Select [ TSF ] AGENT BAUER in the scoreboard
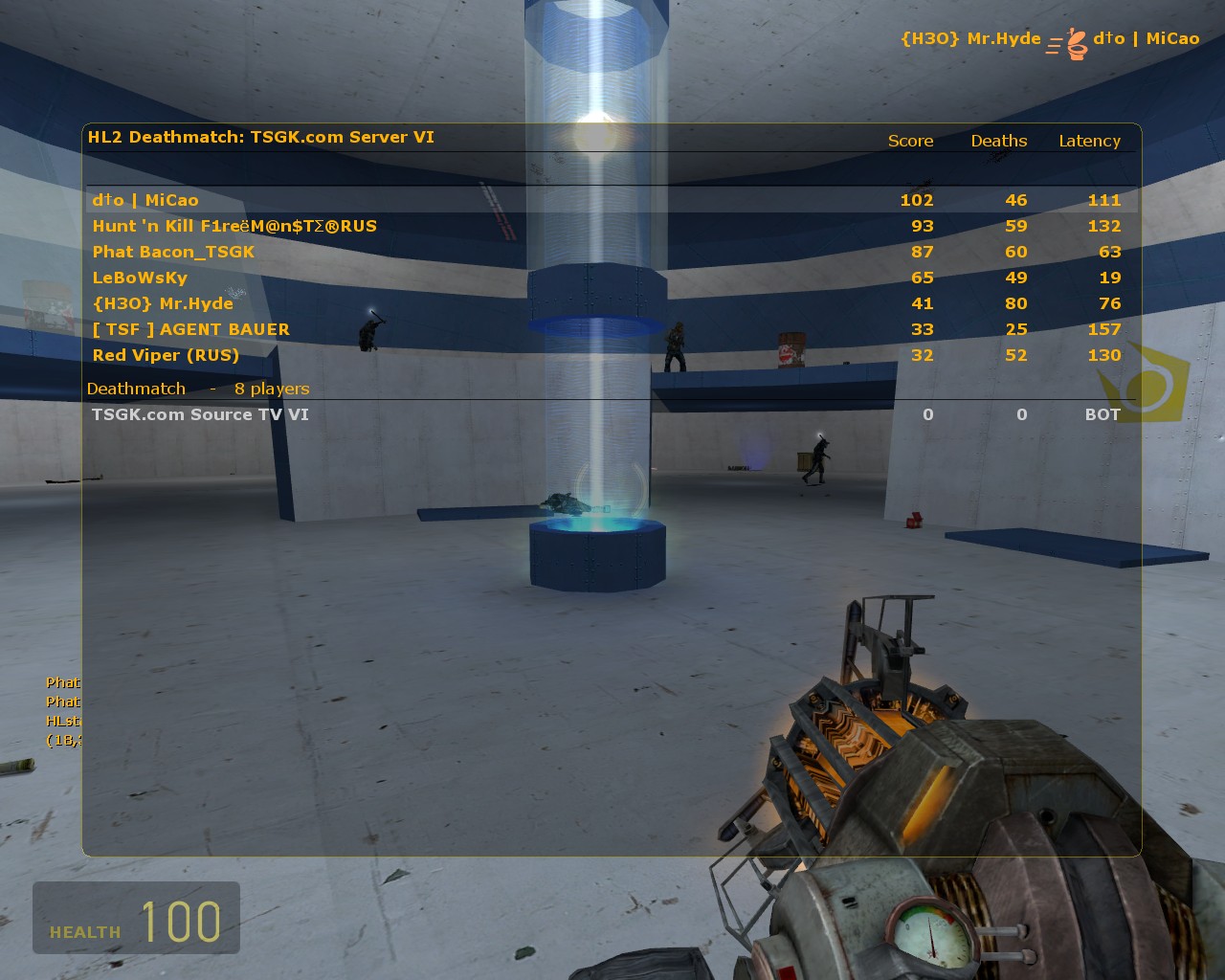The height and width of the screenshot is (980, 1225). (x=190, y=329)
